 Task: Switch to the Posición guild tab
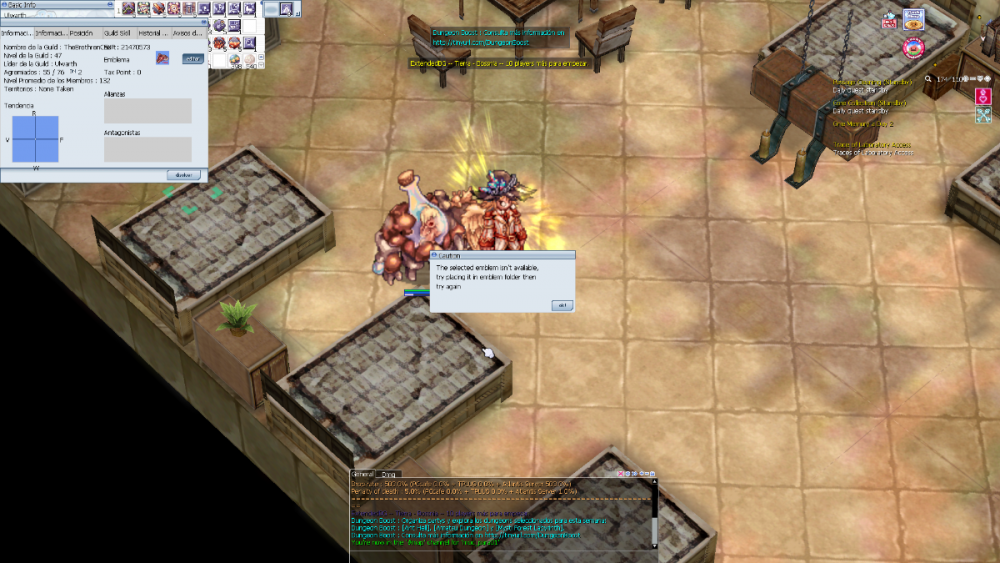coord(82,33)
